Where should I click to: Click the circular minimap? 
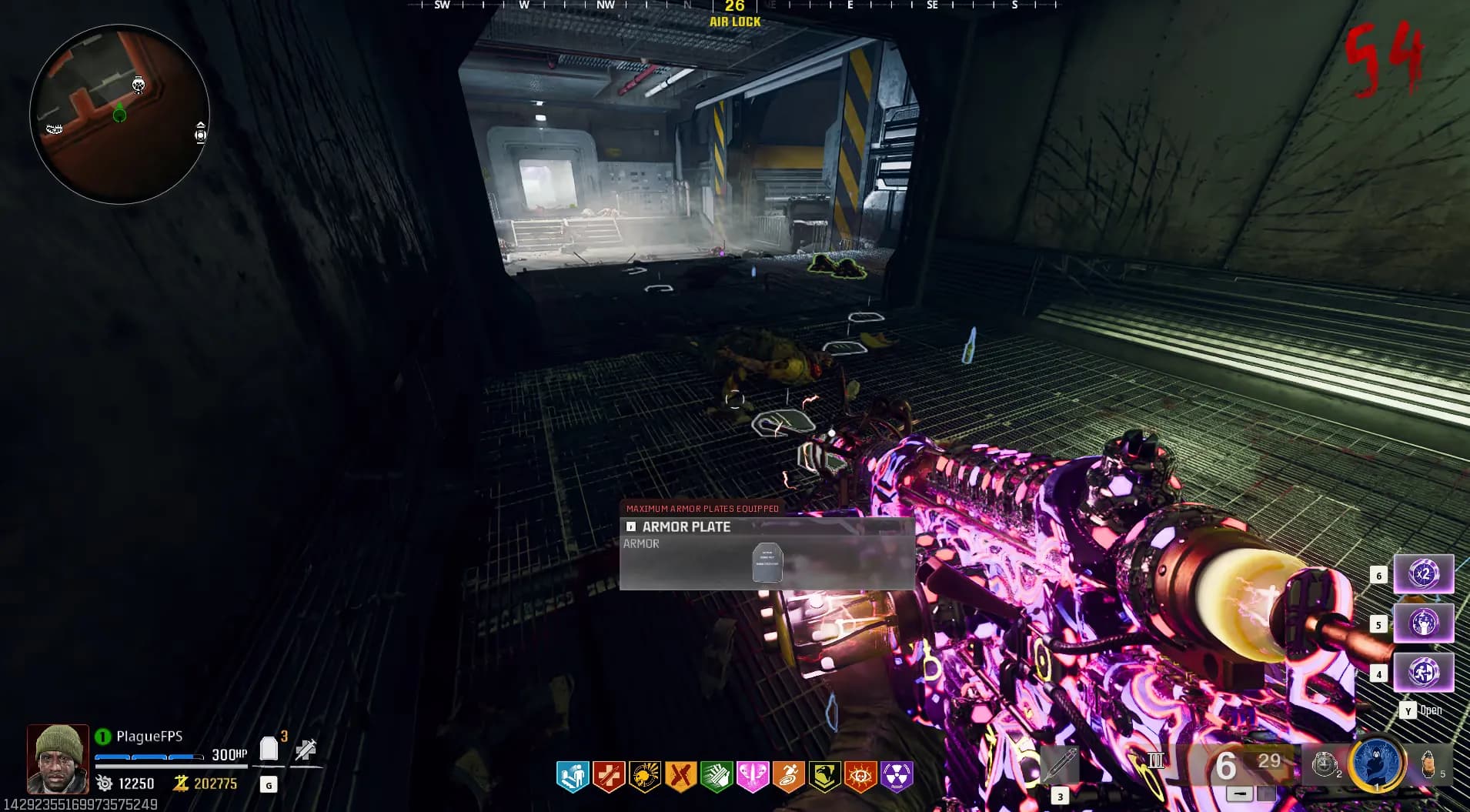click(x=119, y=114)
